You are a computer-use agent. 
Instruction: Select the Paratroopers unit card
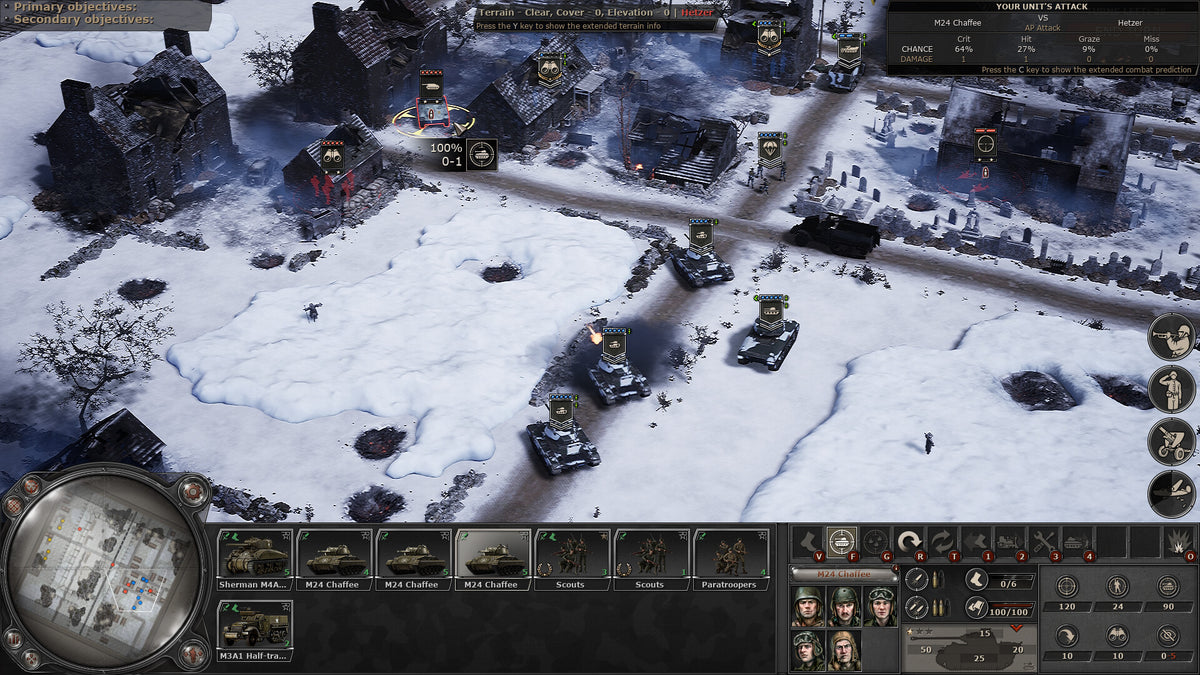pyautogui.click(x=730, y=558)
